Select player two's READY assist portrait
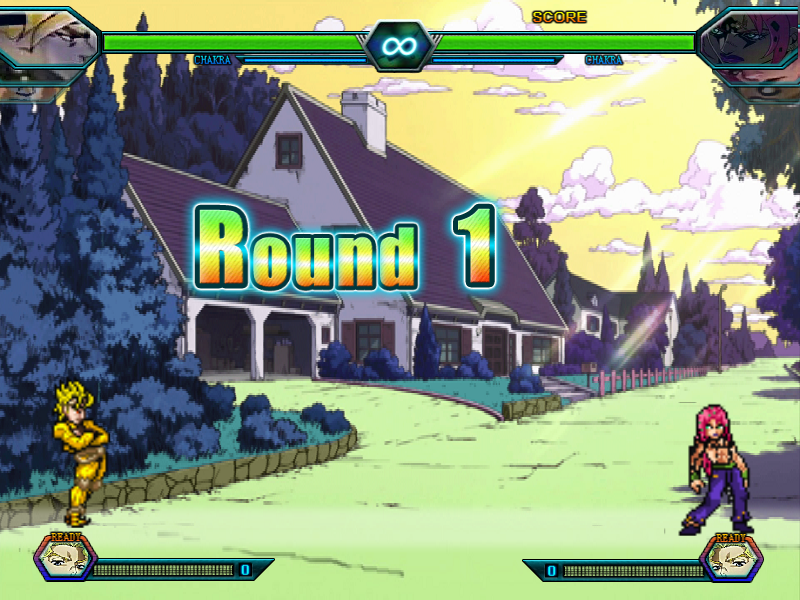The height and width of the screenshot is (600, 800). (x=731, y=558)
